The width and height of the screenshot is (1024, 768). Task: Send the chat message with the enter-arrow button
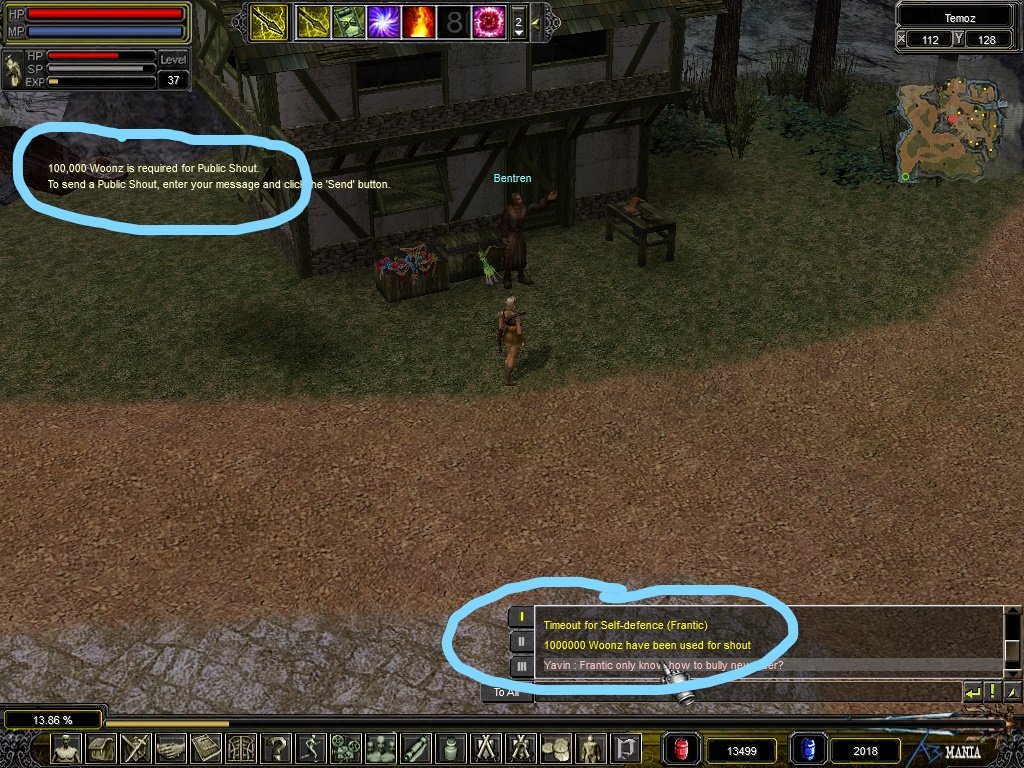pyautogui.click(x=971, y=691)
